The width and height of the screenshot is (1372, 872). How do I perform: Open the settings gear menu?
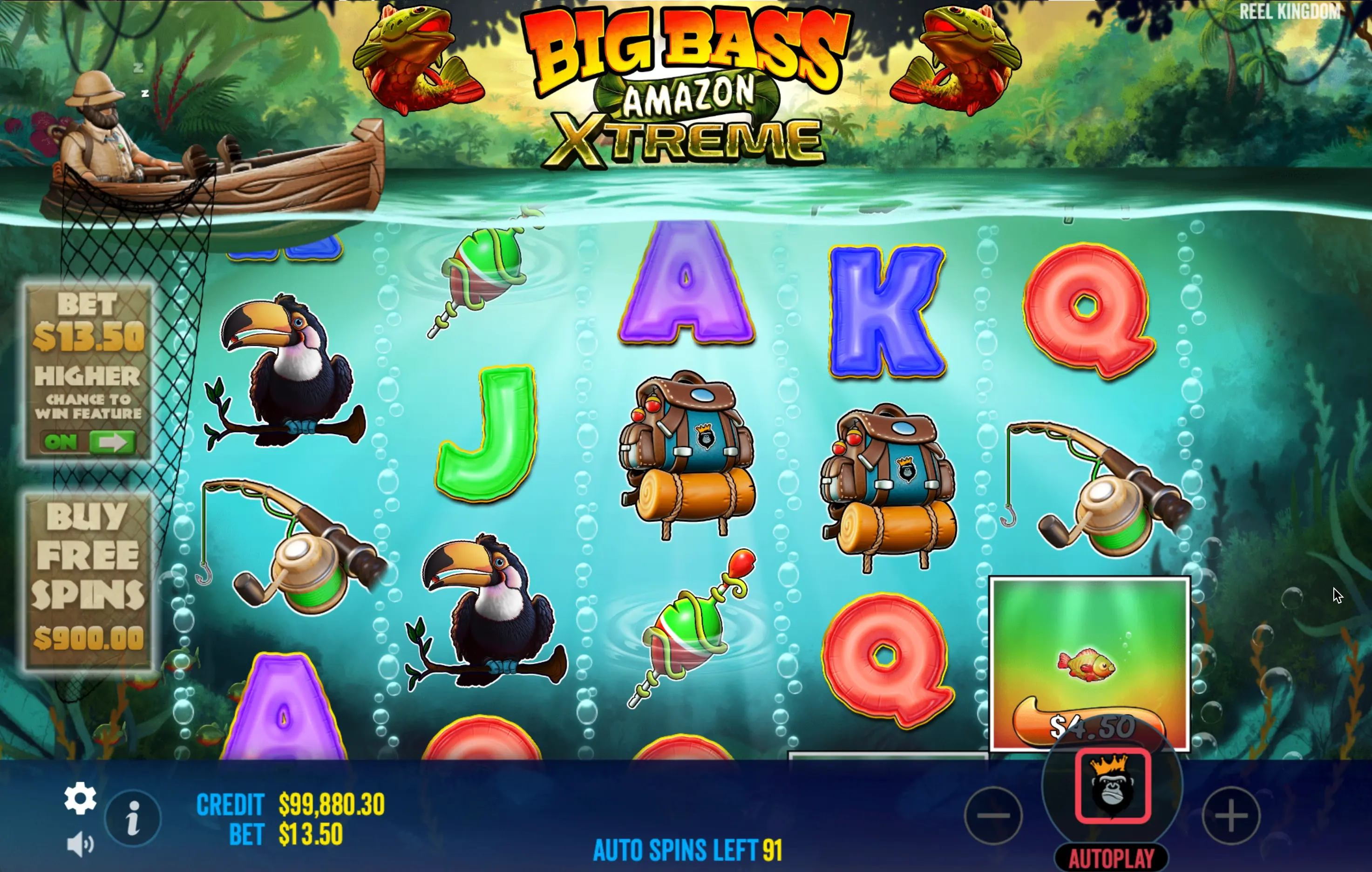(x=80, y=798)
